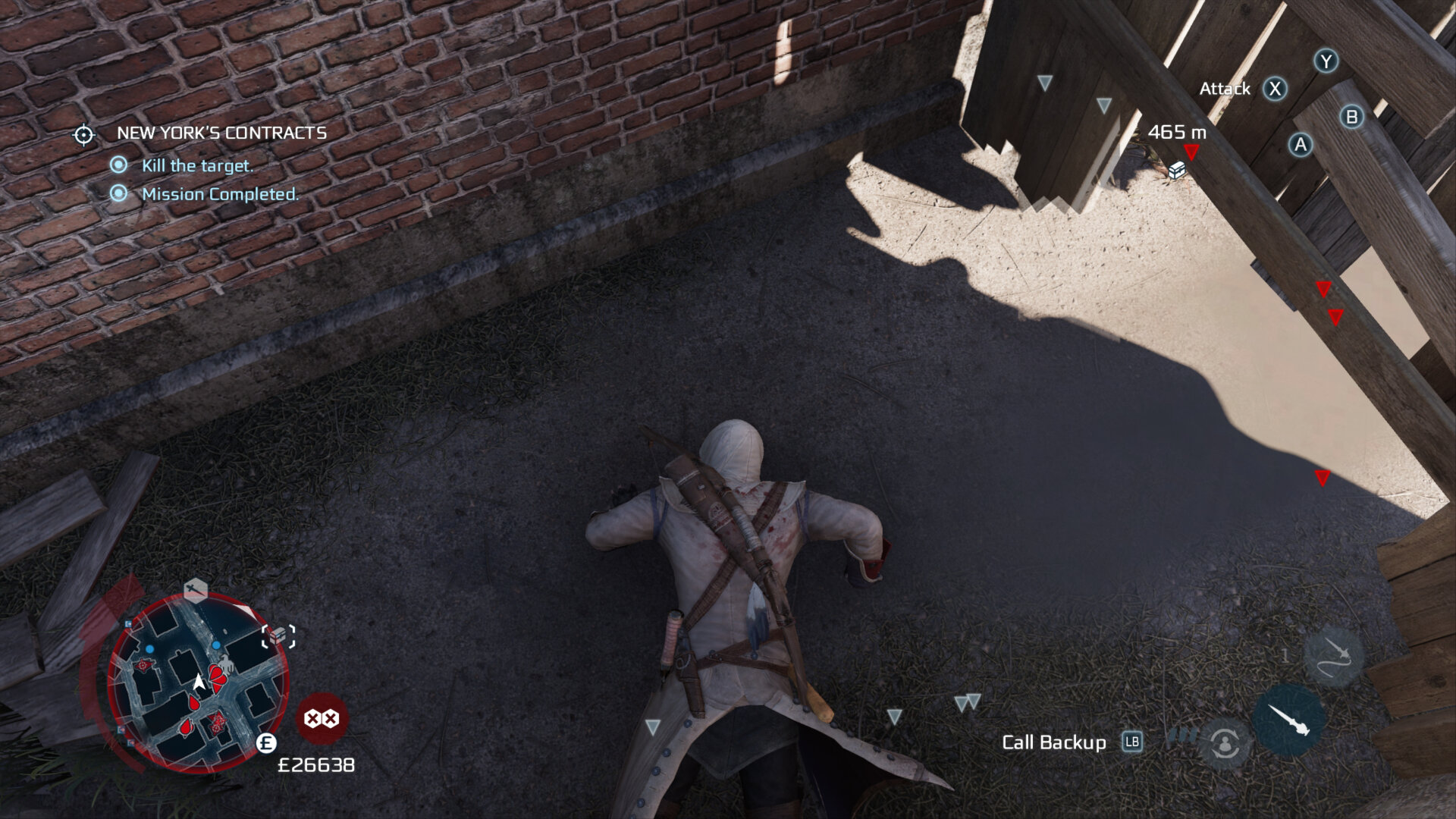Click the pound sterling shop marker on minimap
This screenshot has height=819, width=1456.
coord(266,743)
